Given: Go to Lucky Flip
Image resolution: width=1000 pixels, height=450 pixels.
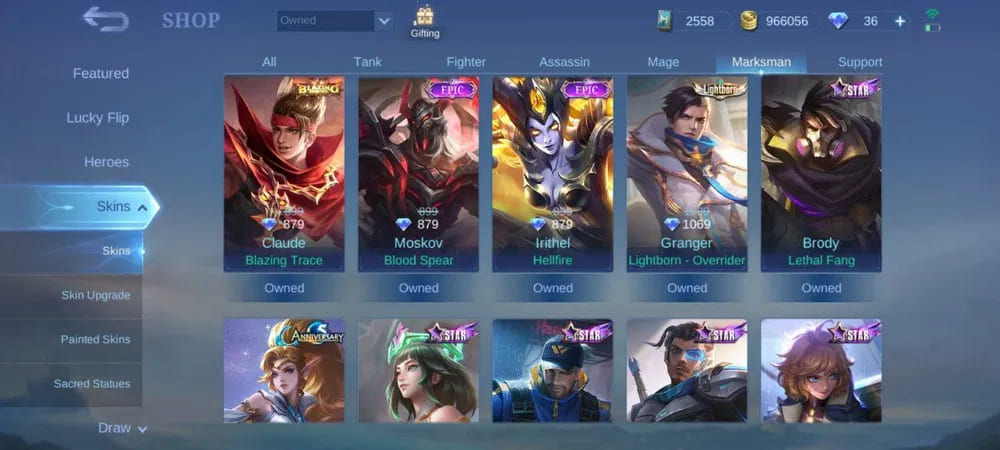Looking at the screenshot, I should coord(97,118).
